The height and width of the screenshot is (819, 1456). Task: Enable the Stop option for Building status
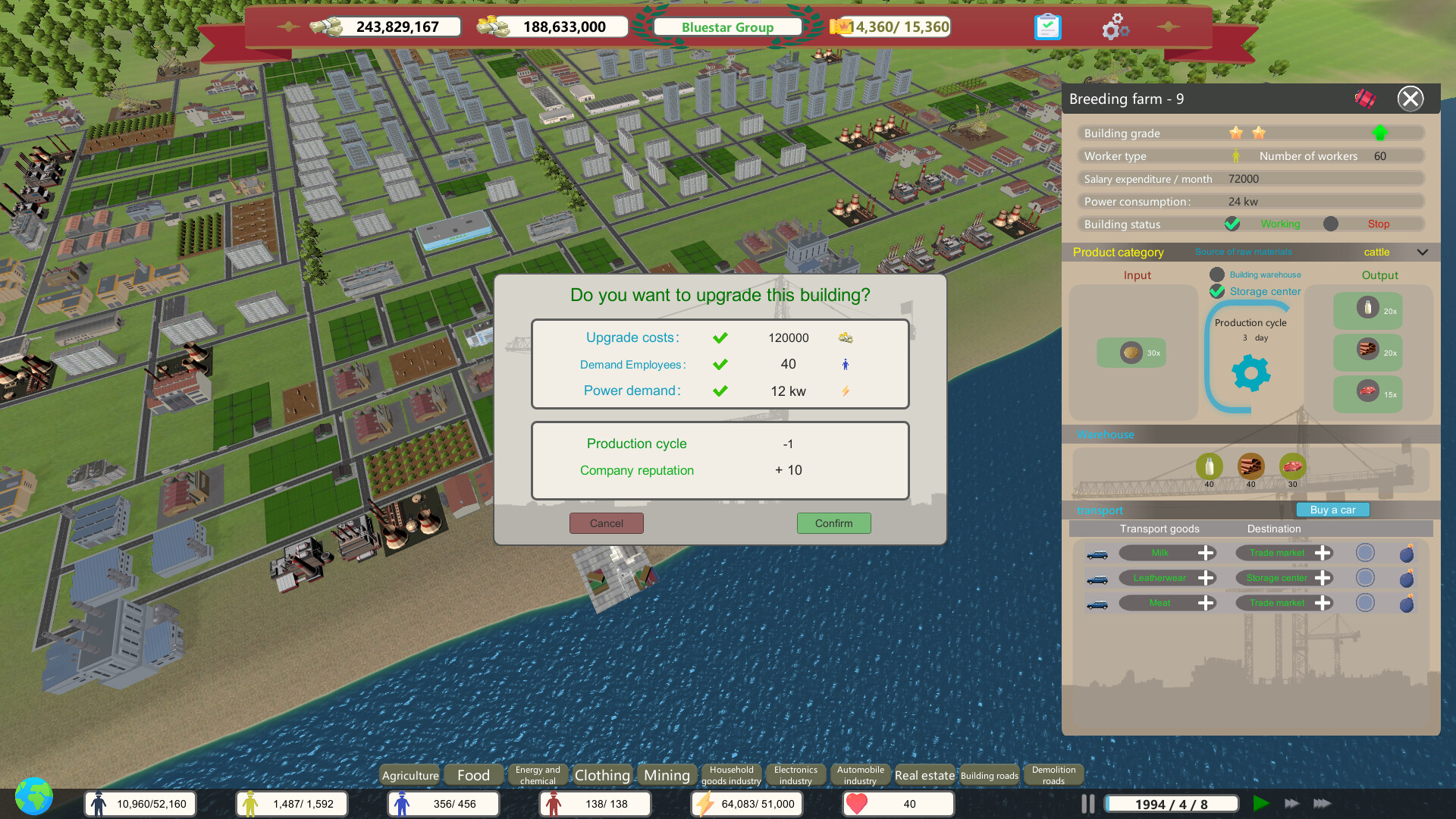point(1329,224)
